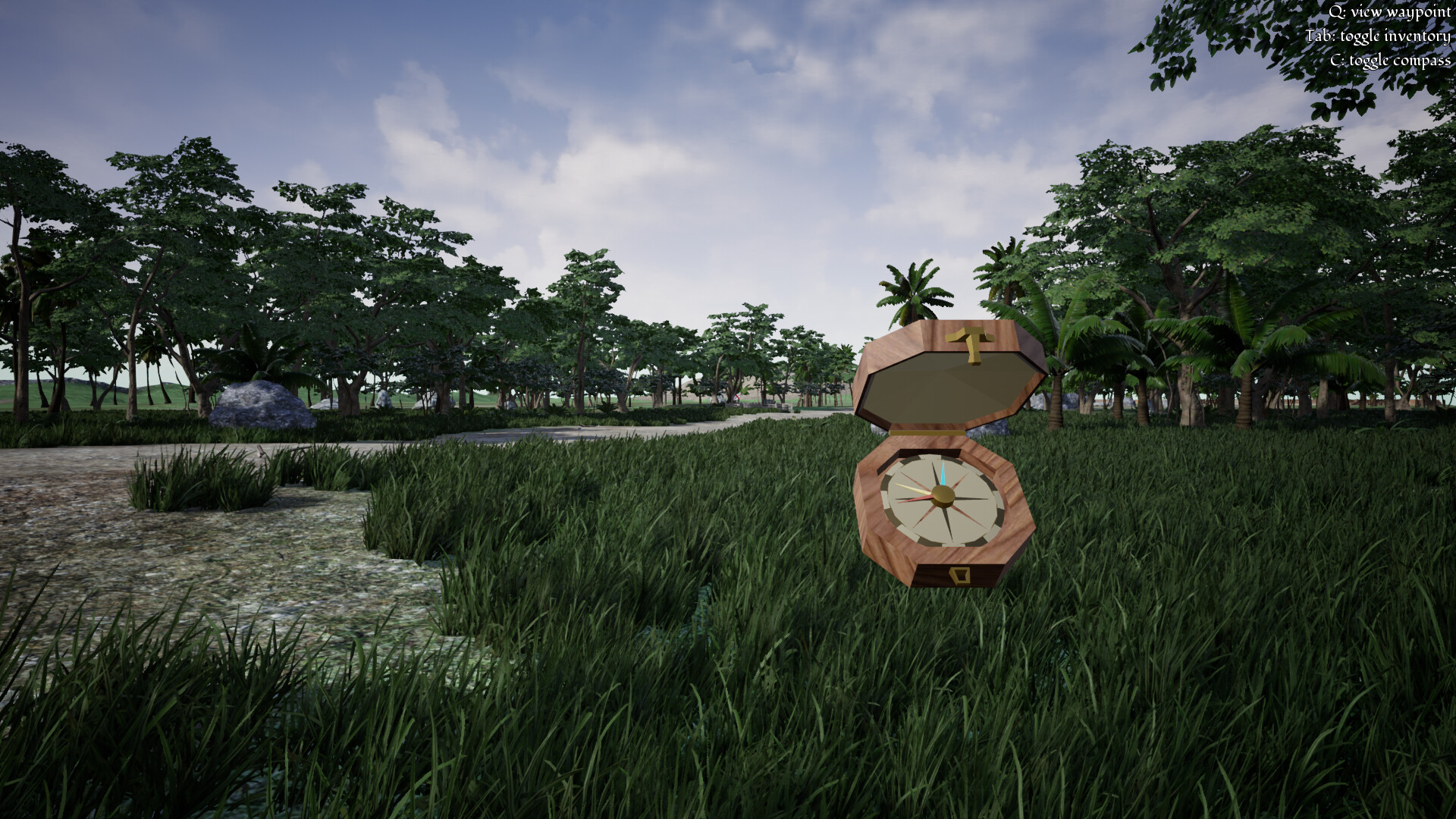Click the compass blue needle pointing north
The image size is (1456, 819).
[943, 473]
